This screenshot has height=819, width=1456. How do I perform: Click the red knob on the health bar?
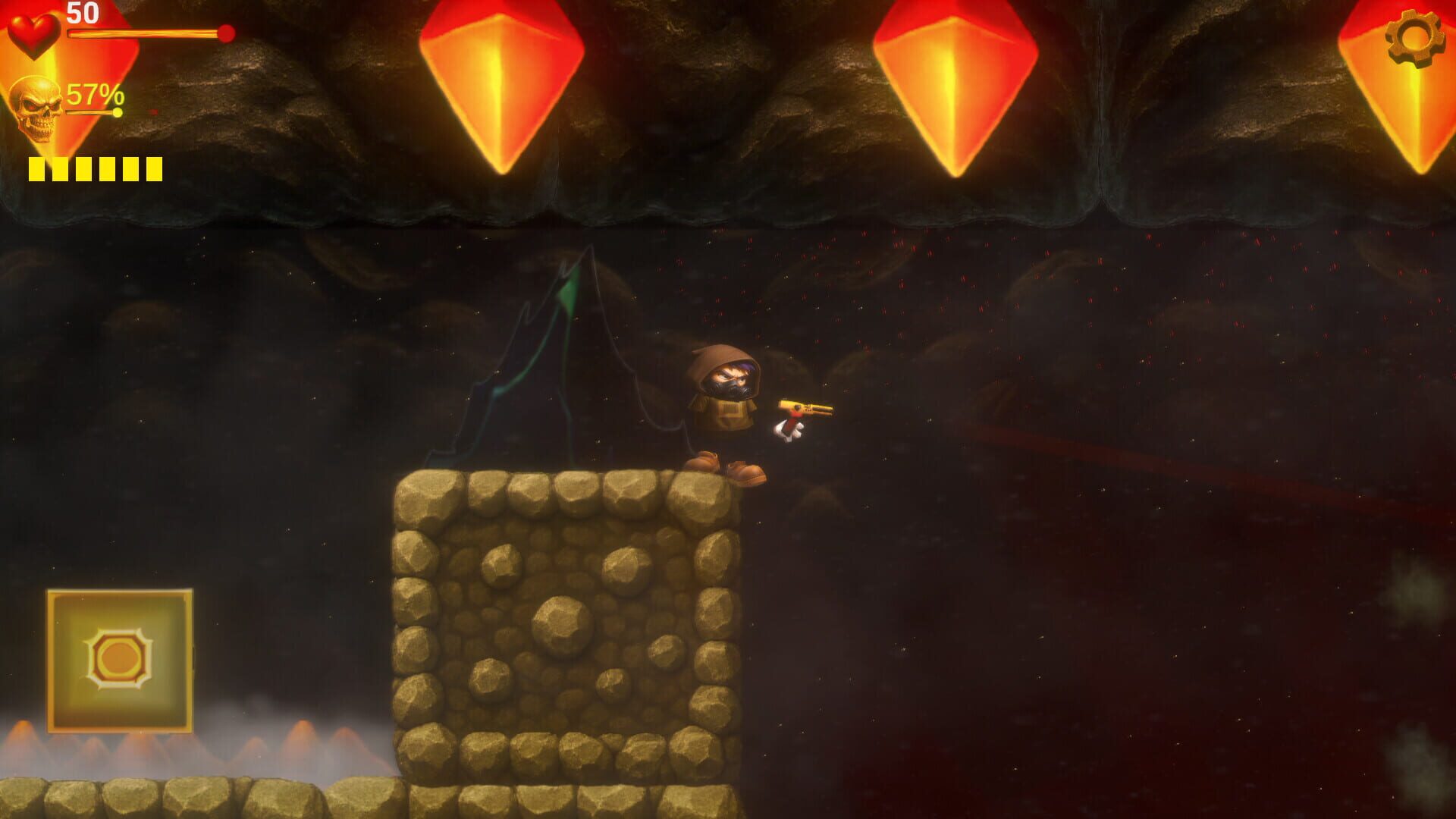(225, 33)
